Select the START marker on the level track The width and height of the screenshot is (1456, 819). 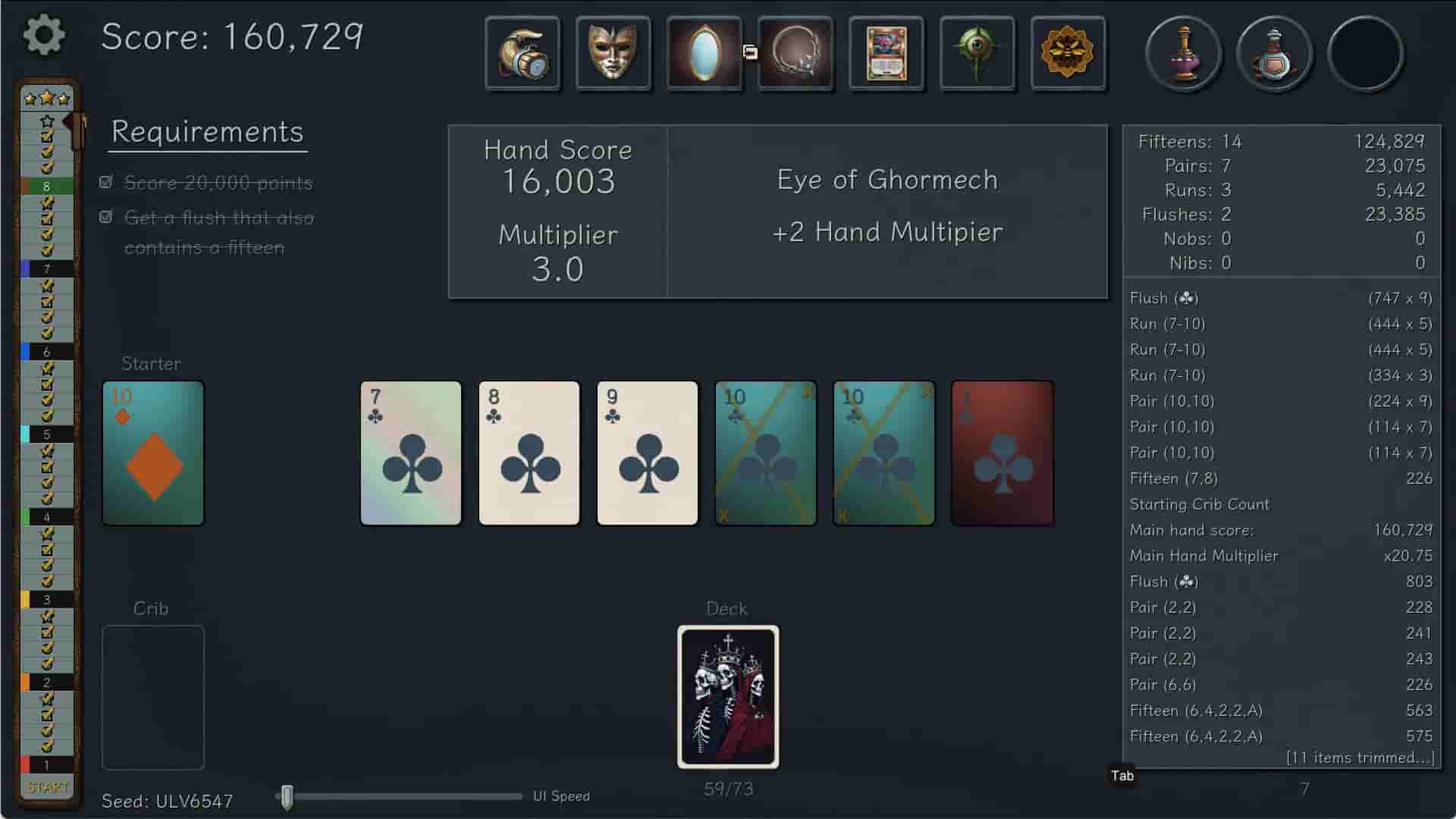47,787
